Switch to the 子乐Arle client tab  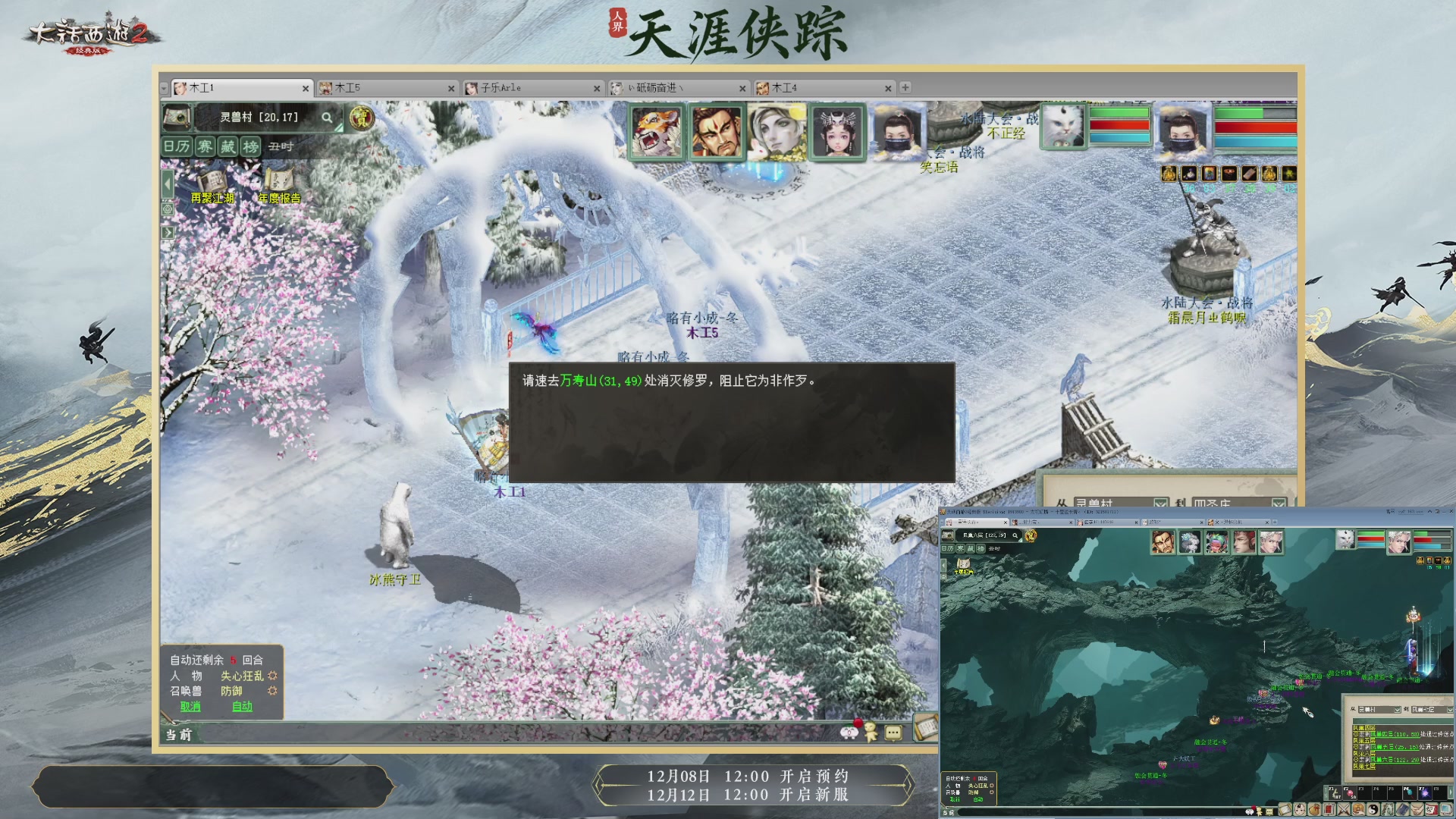coord(500,87)
